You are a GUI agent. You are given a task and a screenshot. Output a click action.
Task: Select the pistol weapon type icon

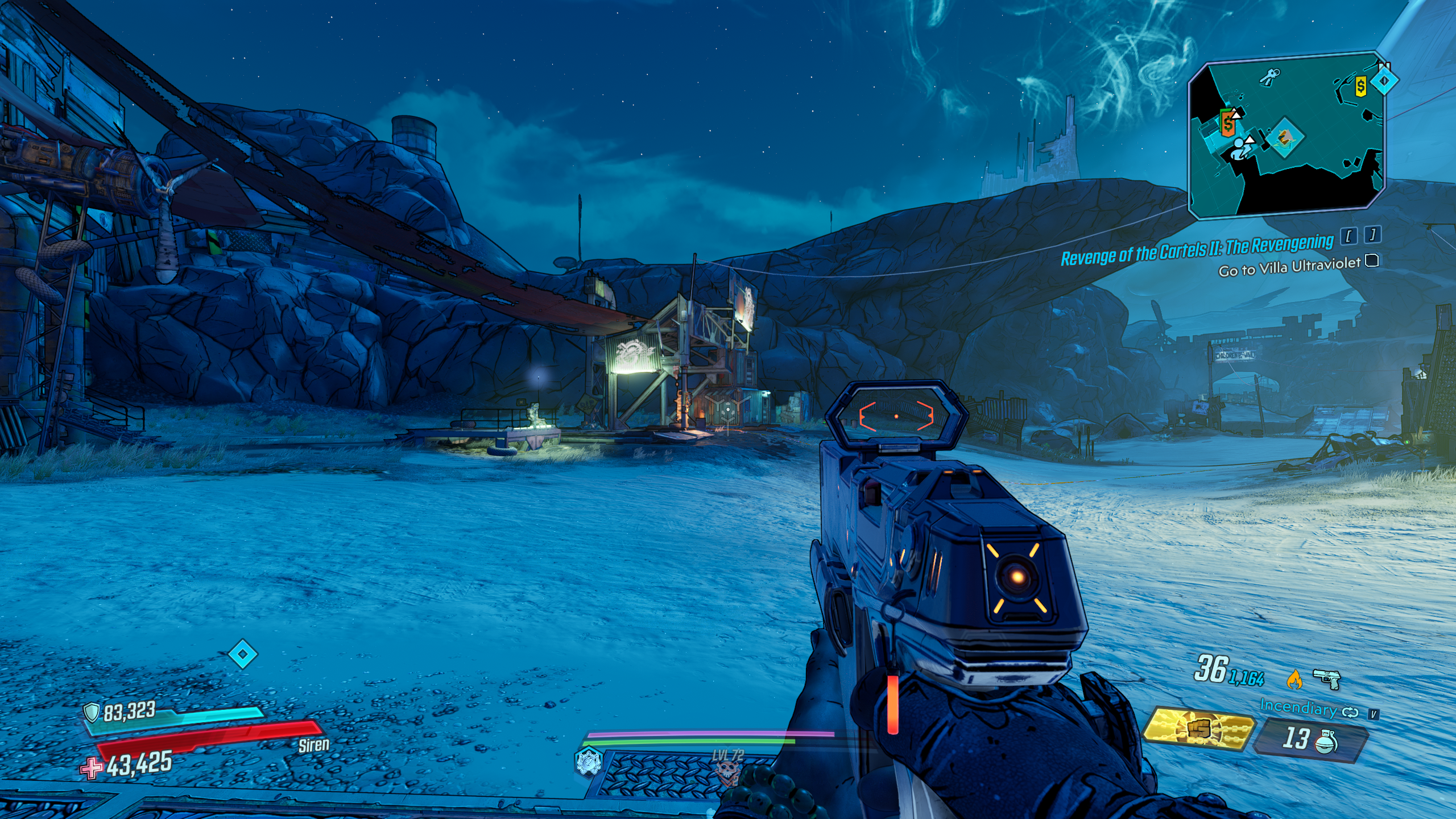pos(1327,678)
